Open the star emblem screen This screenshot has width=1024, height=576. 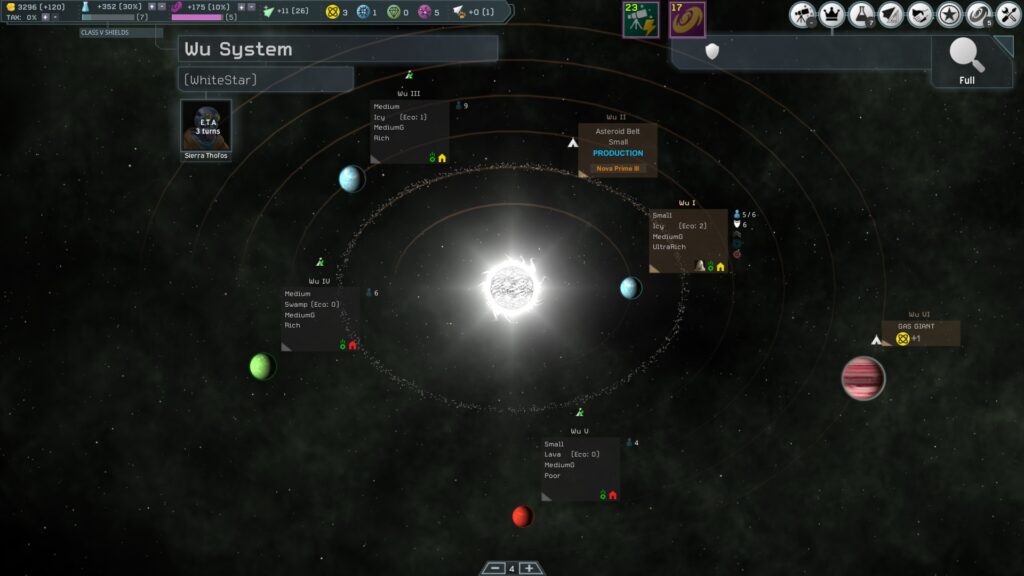tap(950, 15)
